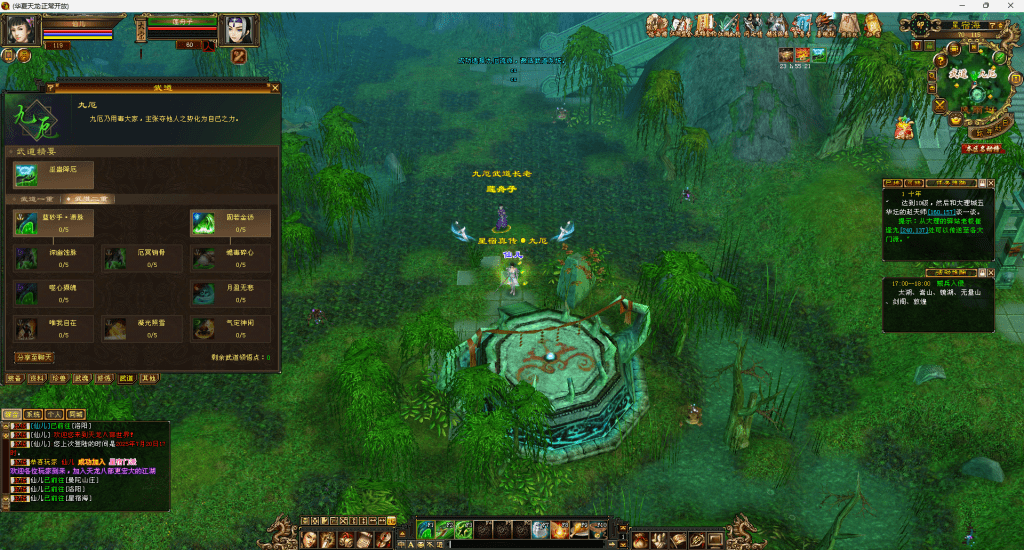This screenshot has width=1024, height=550.
Task: Switch to the 武道二重 tab
Action: [x=88, y=200]
